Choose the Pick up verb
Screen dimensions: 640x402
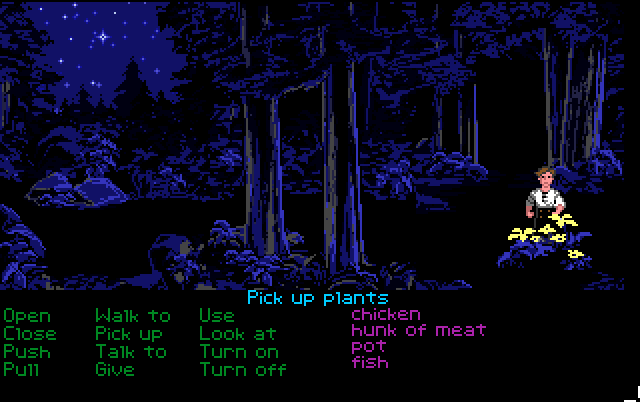pyautogui.click(x=129, y=333)
